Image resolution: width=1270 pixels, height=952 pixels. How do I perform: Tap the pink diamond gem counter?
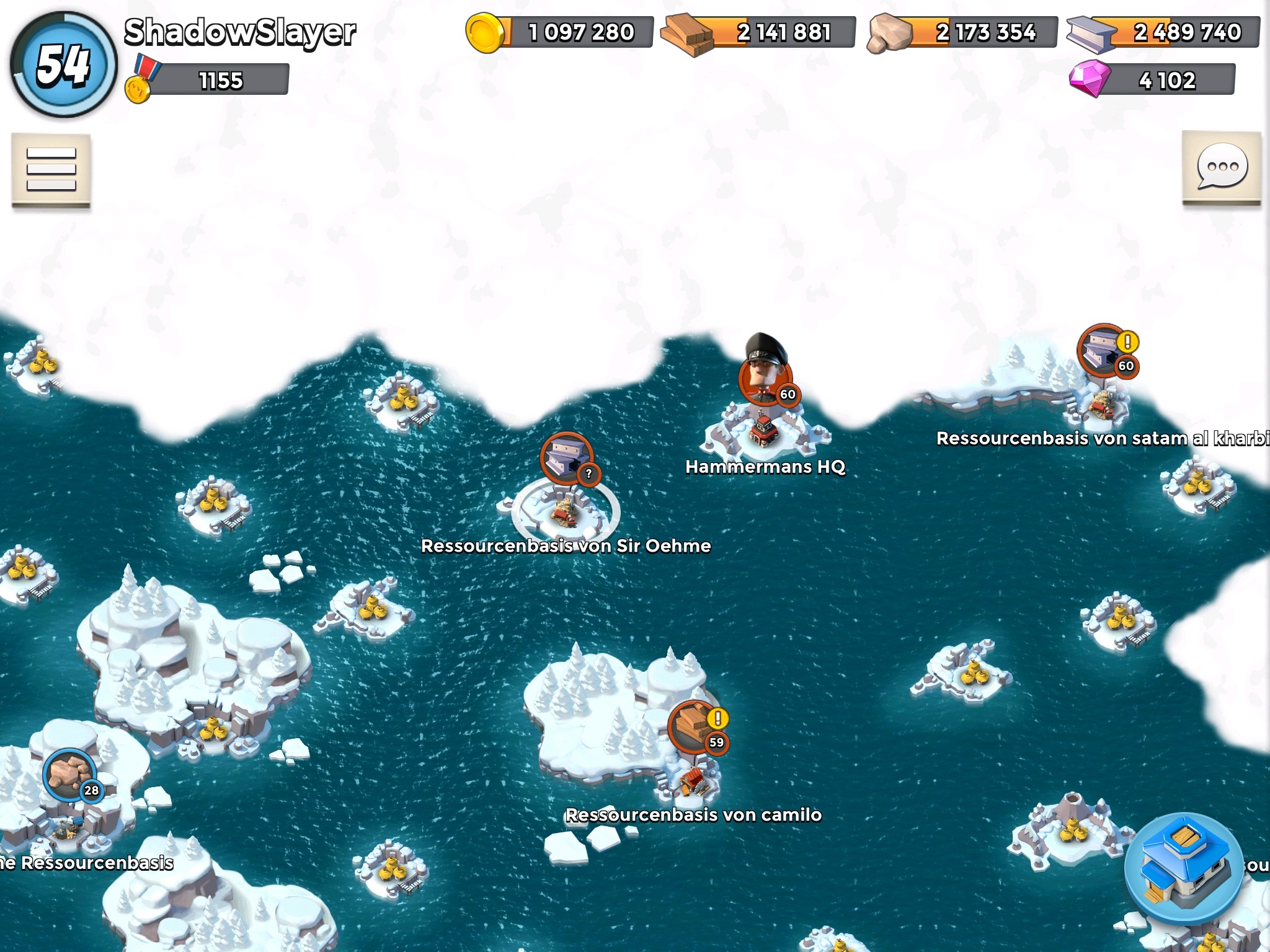(x=1152, y=80)
